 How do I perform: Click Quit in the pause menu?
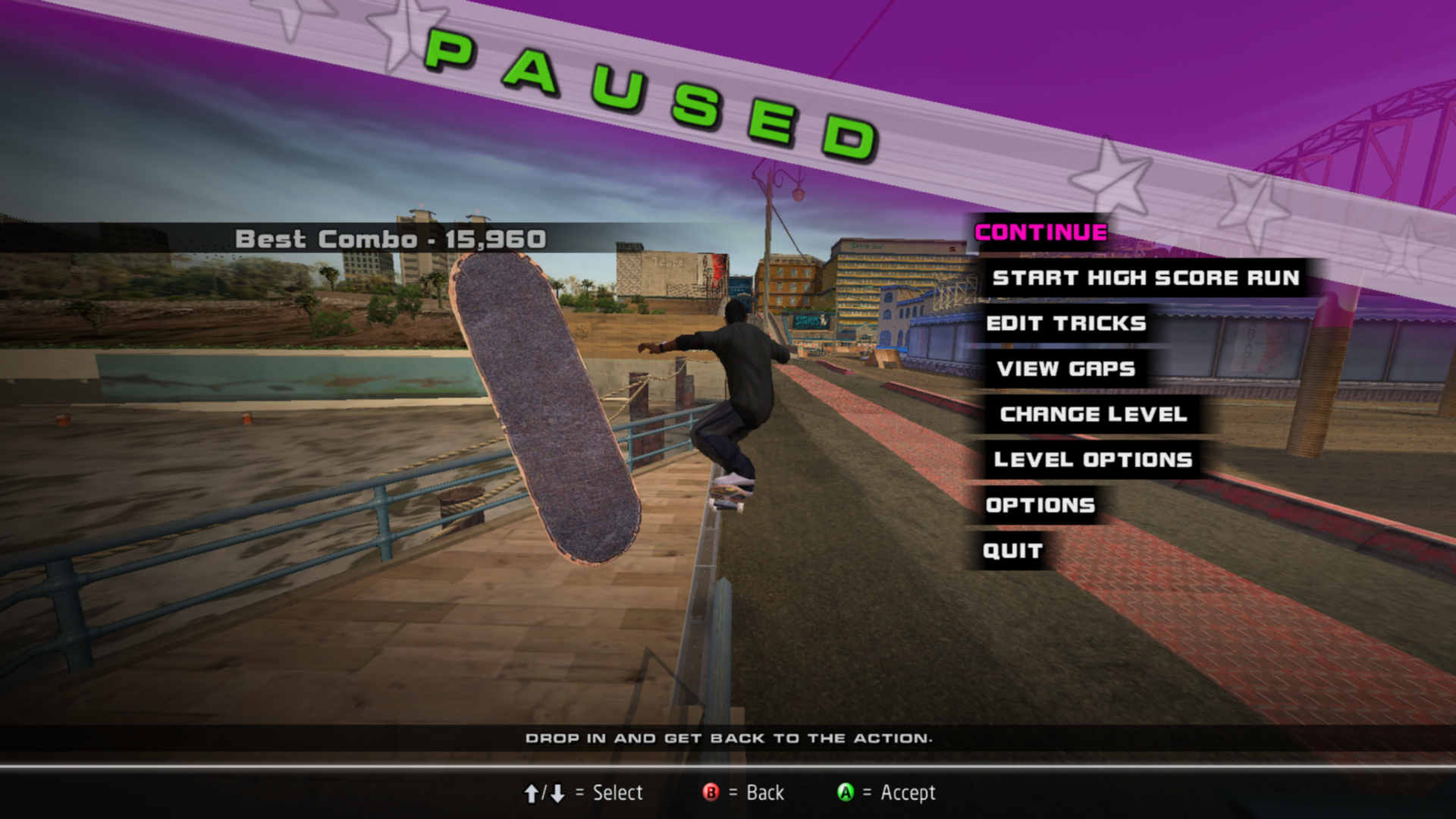pos(1012,551)
